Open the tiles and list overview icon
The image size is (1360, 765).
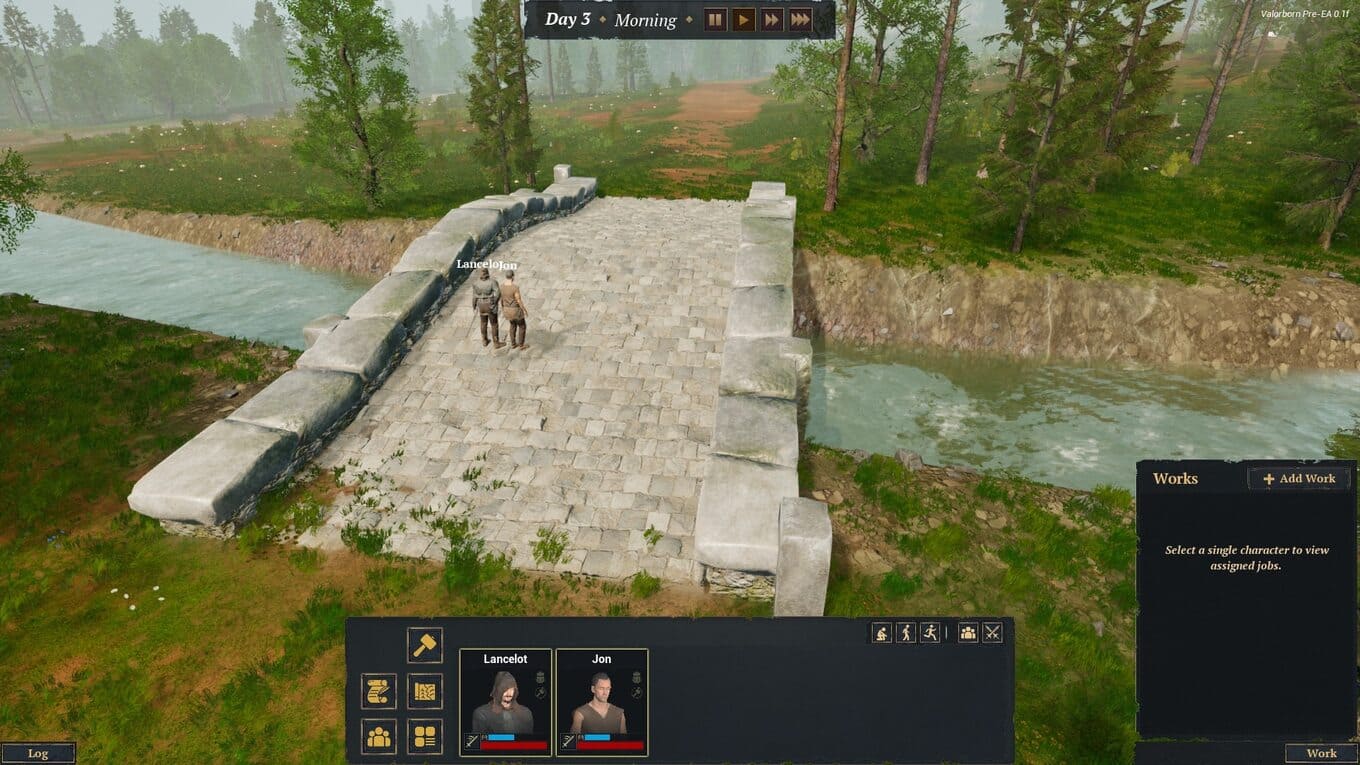click(x=424, y=737)
